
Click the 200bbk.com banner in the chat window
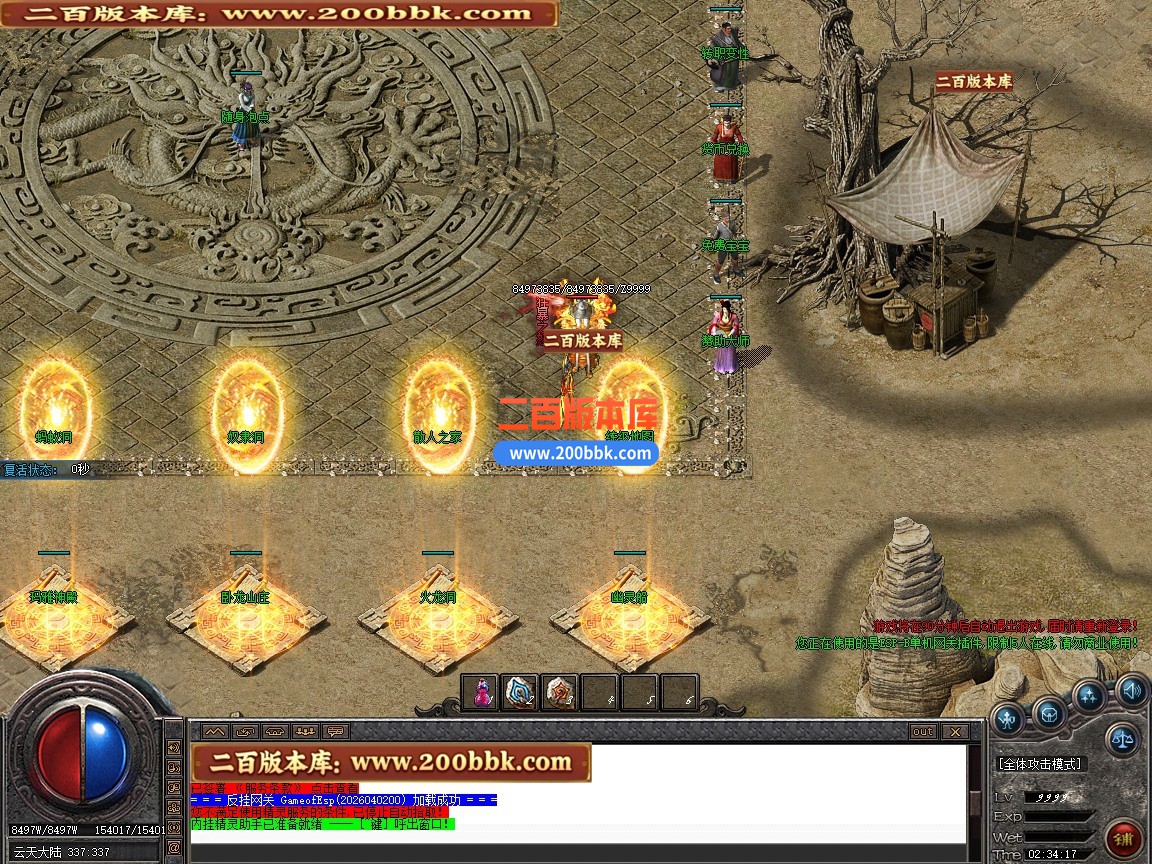coord(390,762)
